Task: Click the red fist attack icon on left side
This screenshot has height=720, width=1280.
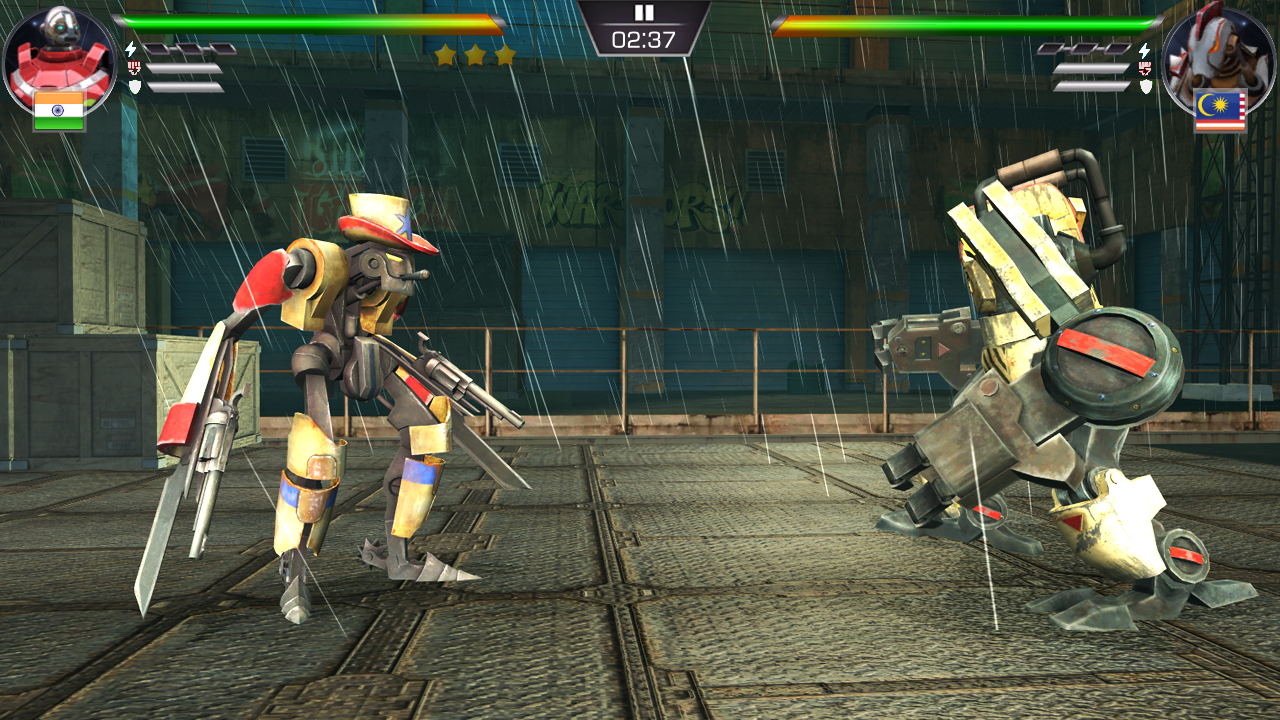Action: pos(134,67)
